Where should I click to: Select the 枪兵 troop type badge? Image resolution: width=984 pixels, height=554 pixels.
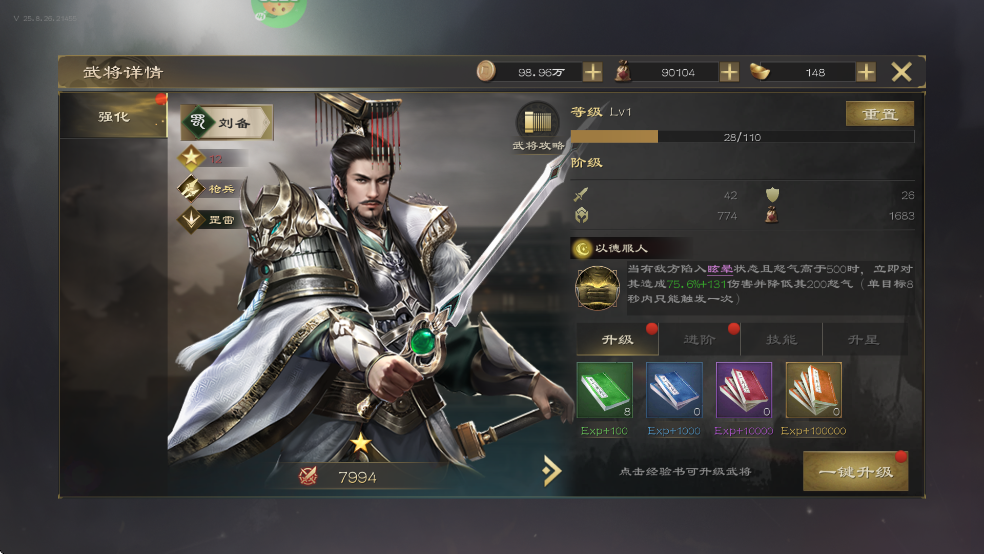pos(210,189)
